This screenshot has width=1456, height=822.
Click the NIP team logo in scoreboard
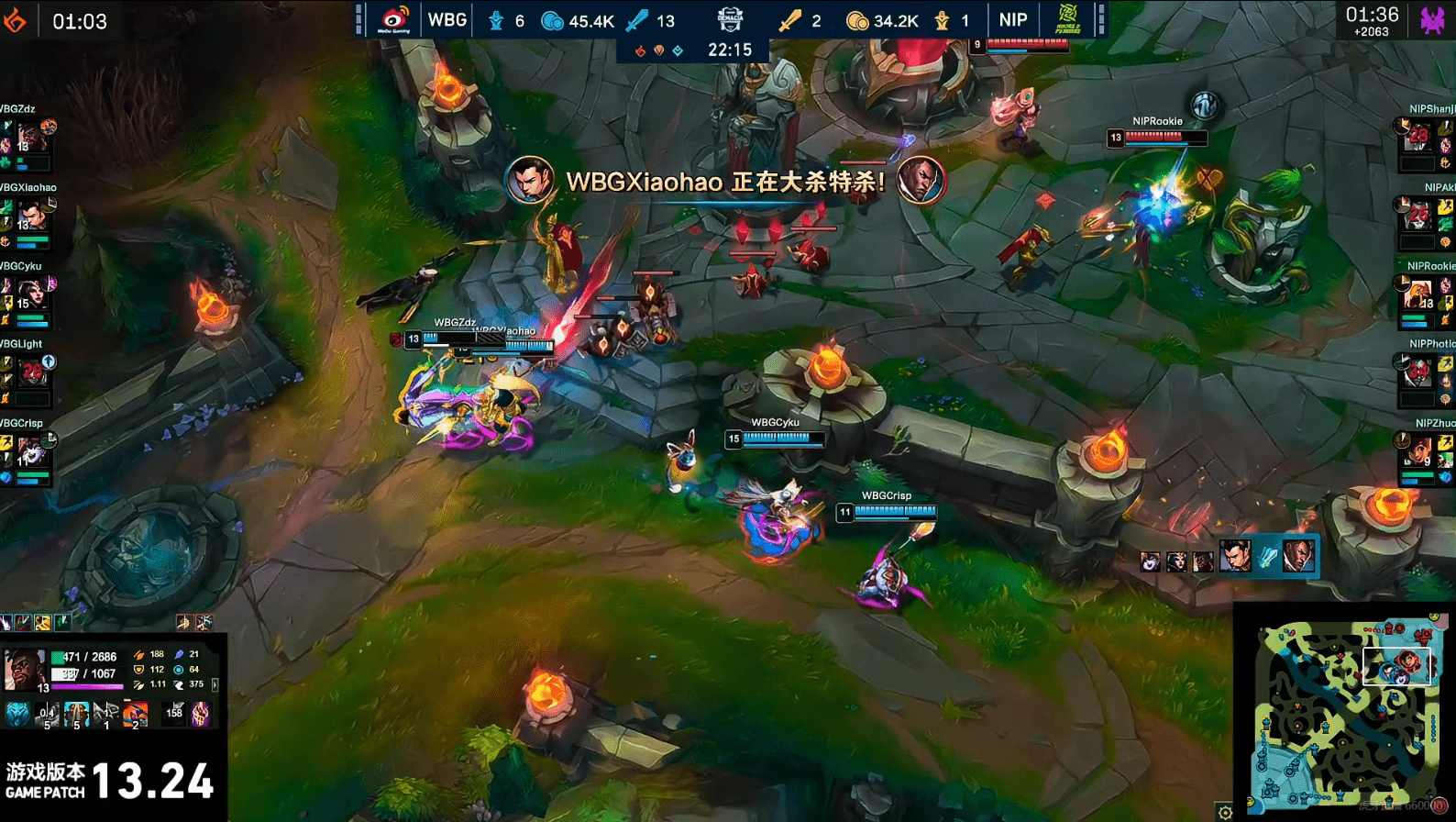point(1067,19)
